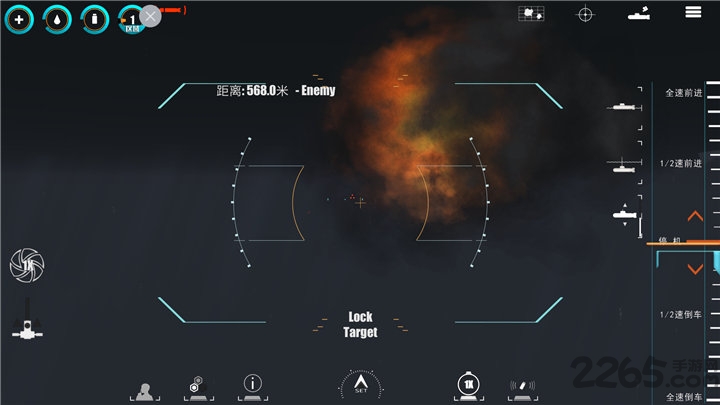Image resolution: width=720 pixels, height=405 pixels.
Task: Open the hamburger menu
Action: click(692, 13)
